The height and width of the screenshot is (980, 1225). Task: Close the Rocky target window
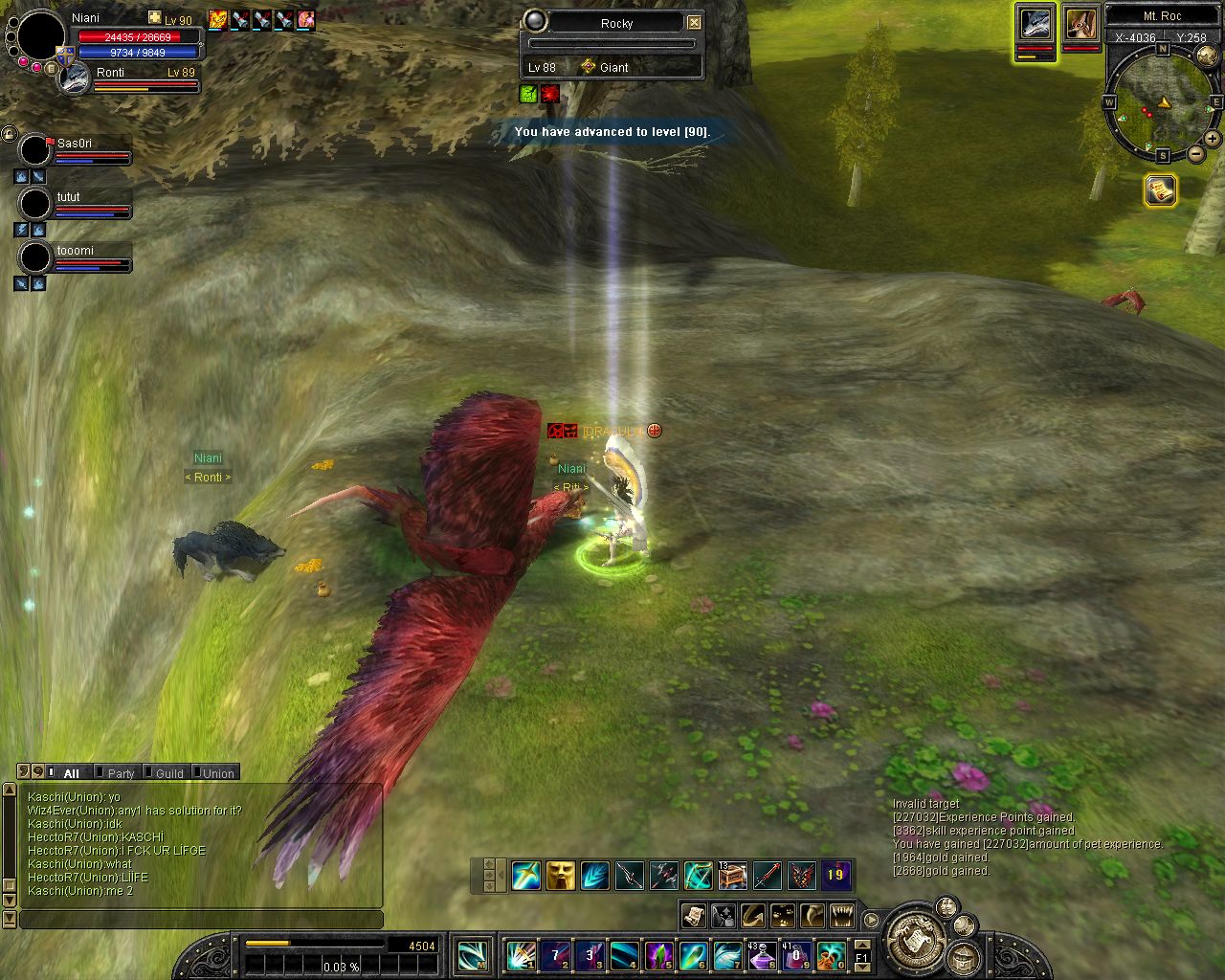694,22
